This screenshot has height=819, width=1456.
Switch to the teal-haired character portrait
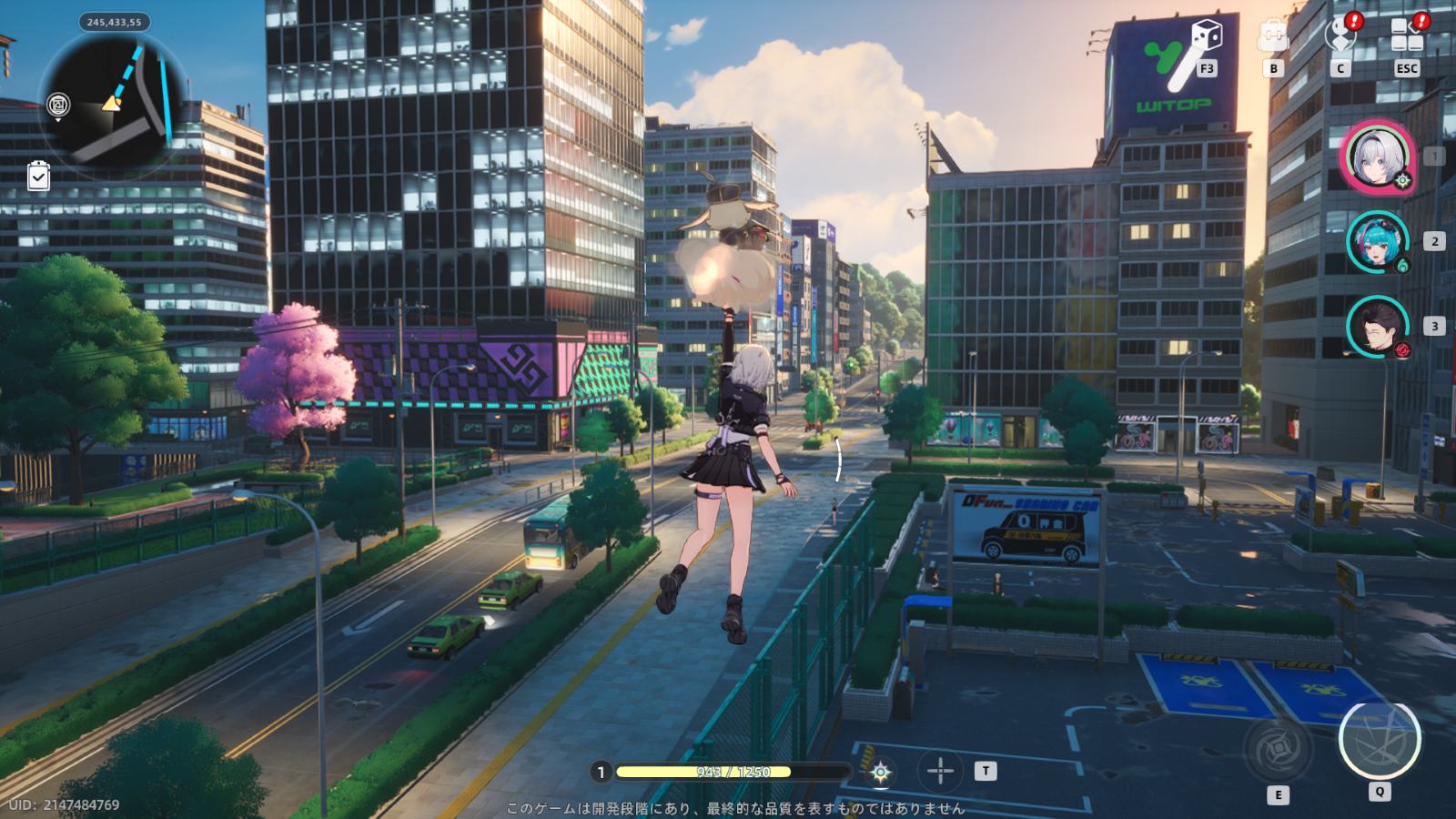coord(1378,241)
